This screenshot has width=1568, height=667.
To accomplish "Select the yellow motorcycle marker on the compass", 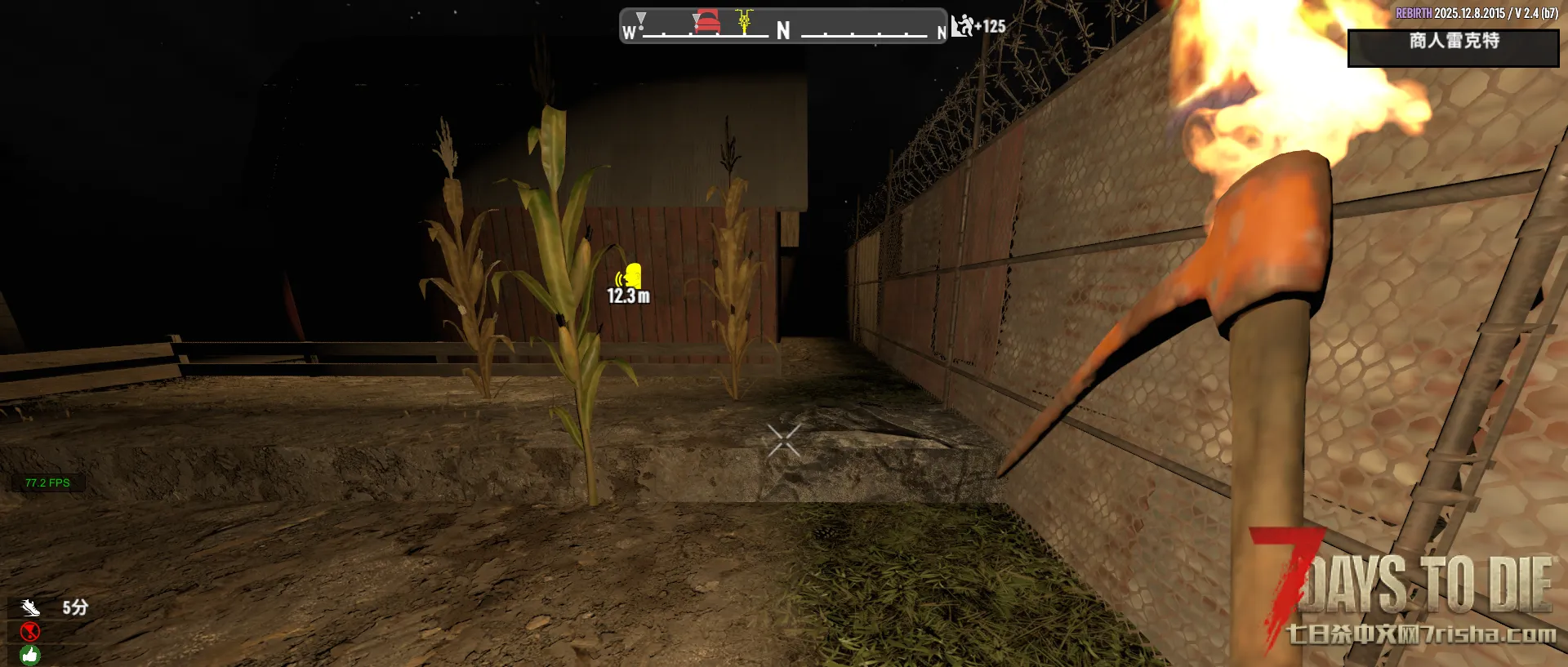I will coord(744,20).
